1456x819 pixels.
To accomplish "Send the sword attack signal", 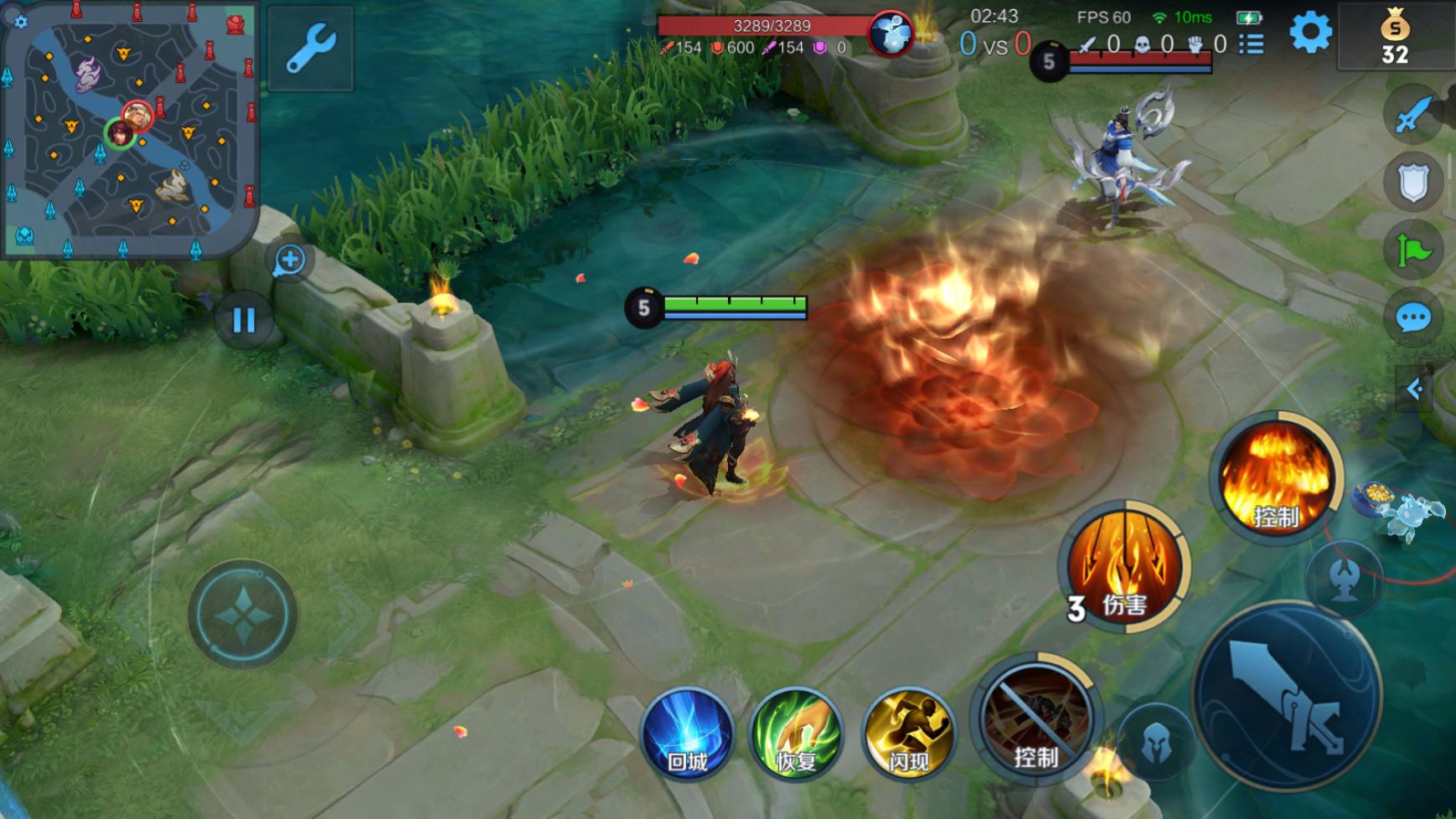I will tap(1413, 115).
